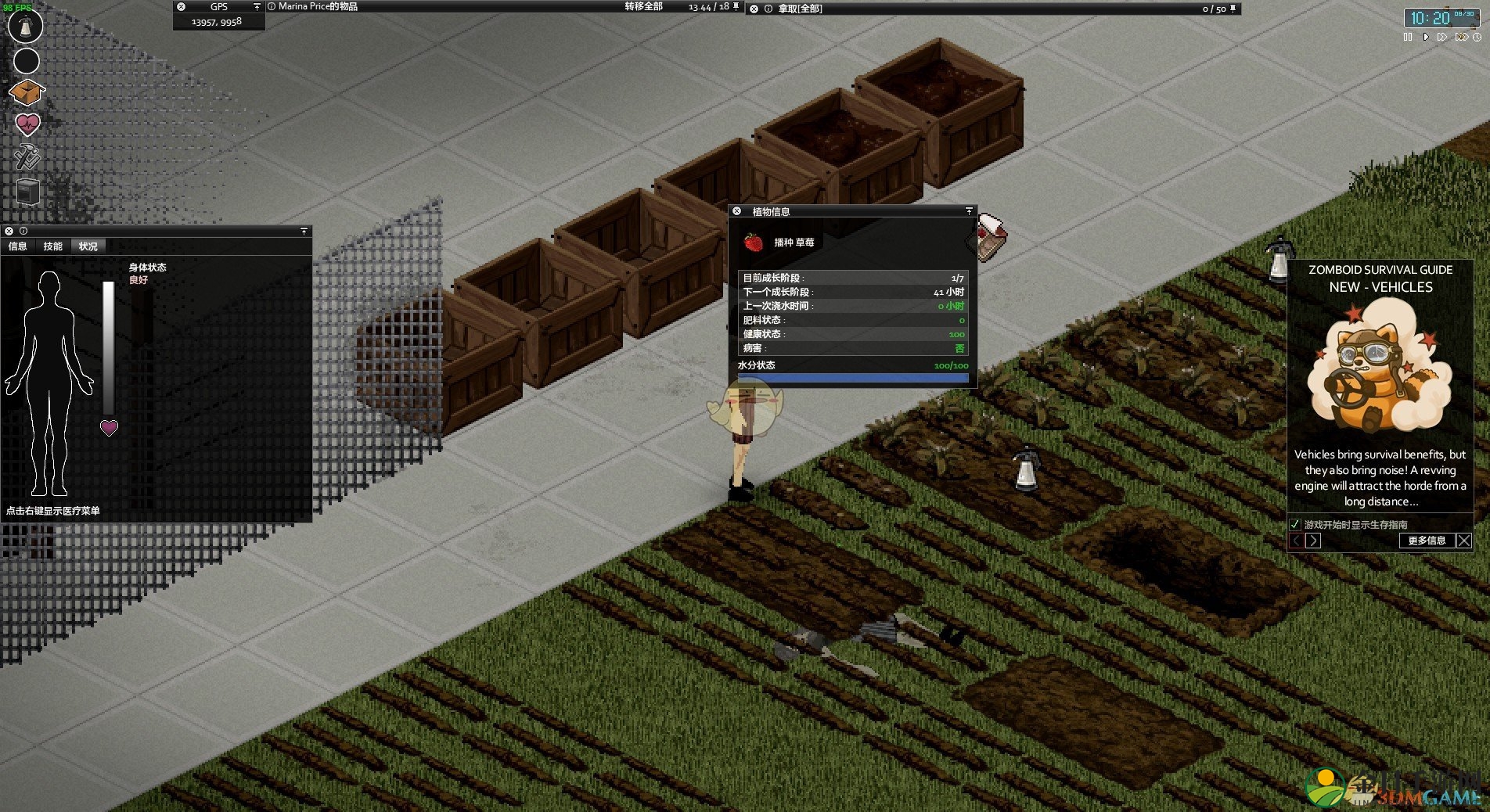Close the 植物信息 plant info window

[x=736, y=211]
